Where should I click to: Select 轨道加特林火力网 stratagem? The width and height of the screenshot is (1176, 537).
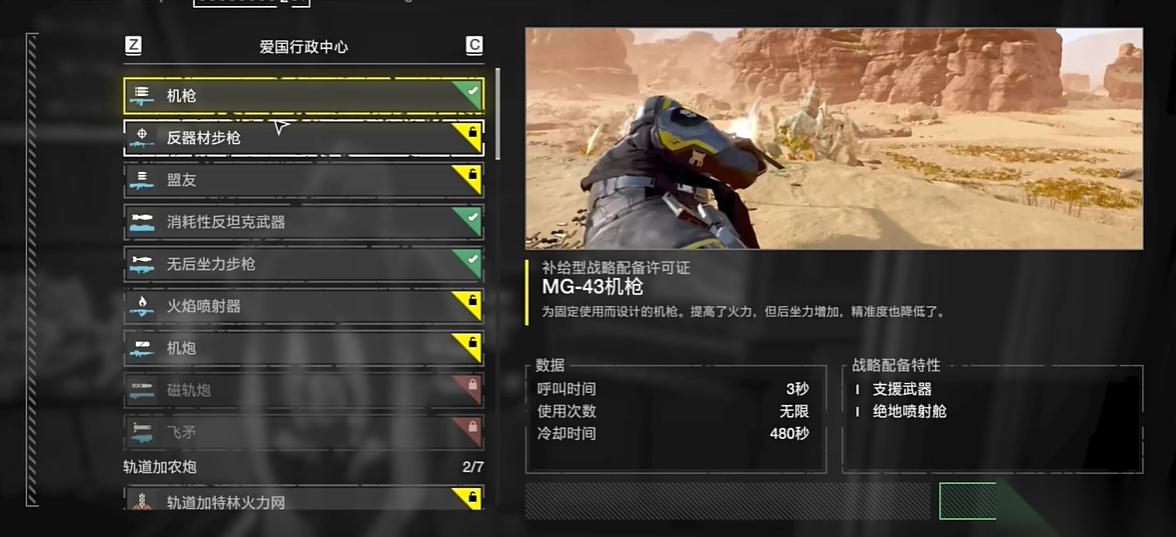(303, 500)
